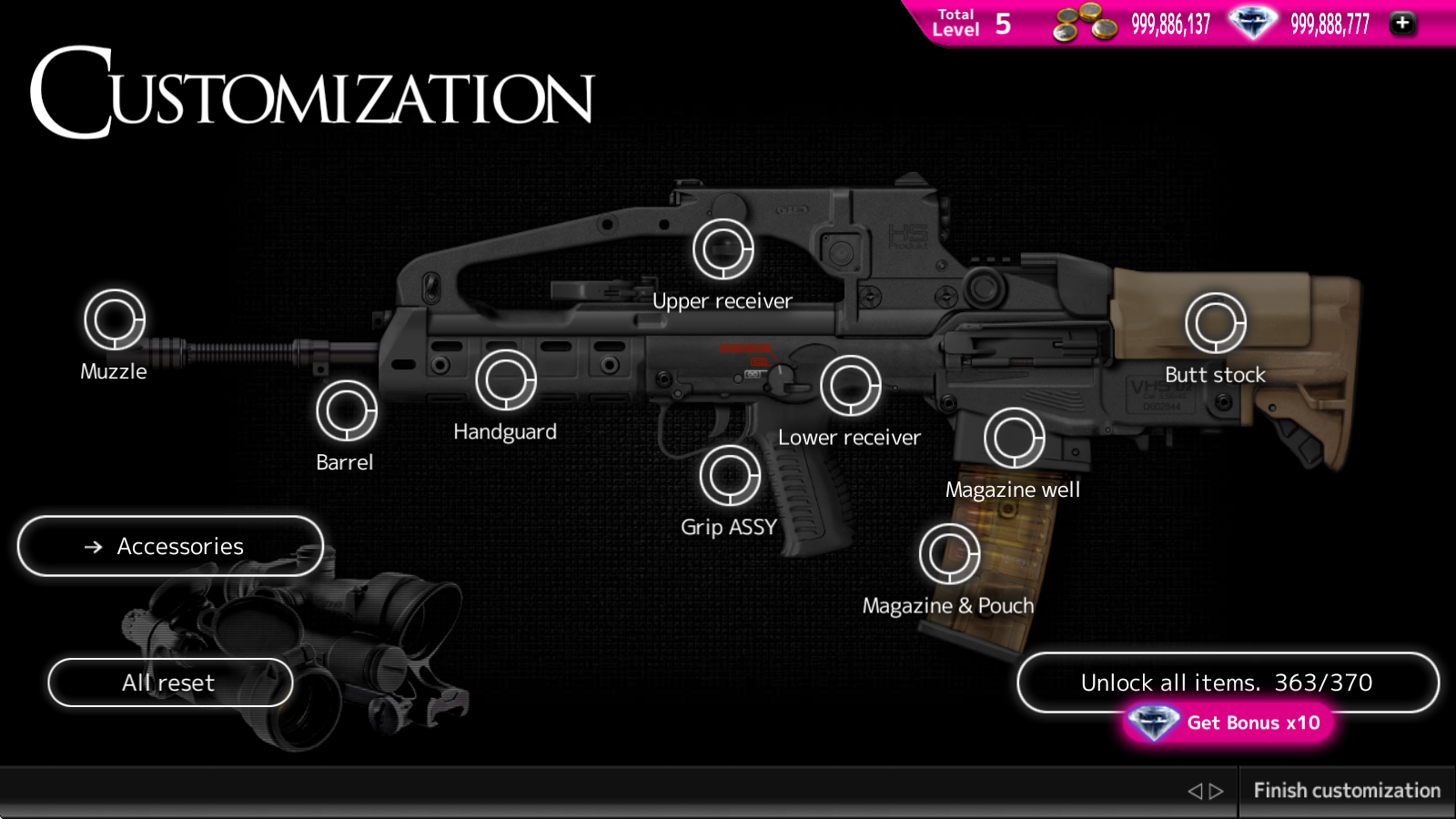Claim the Get Bonus x10 offer
1456x819 pixels.
pyautogui.click(x=1228, y=723)
